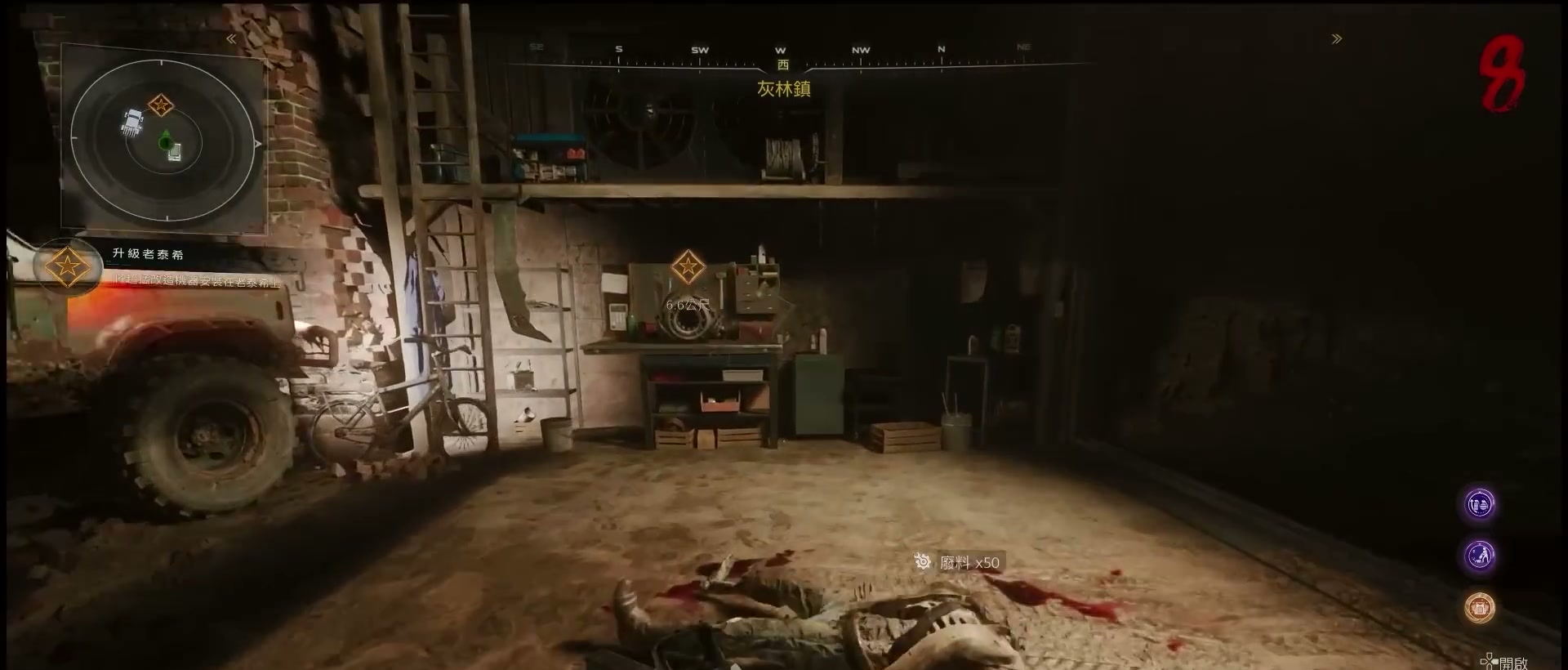The image size is (1568, 670).
Task: Click the 灰林鎮 location label on compass
Action: point(783,89)
